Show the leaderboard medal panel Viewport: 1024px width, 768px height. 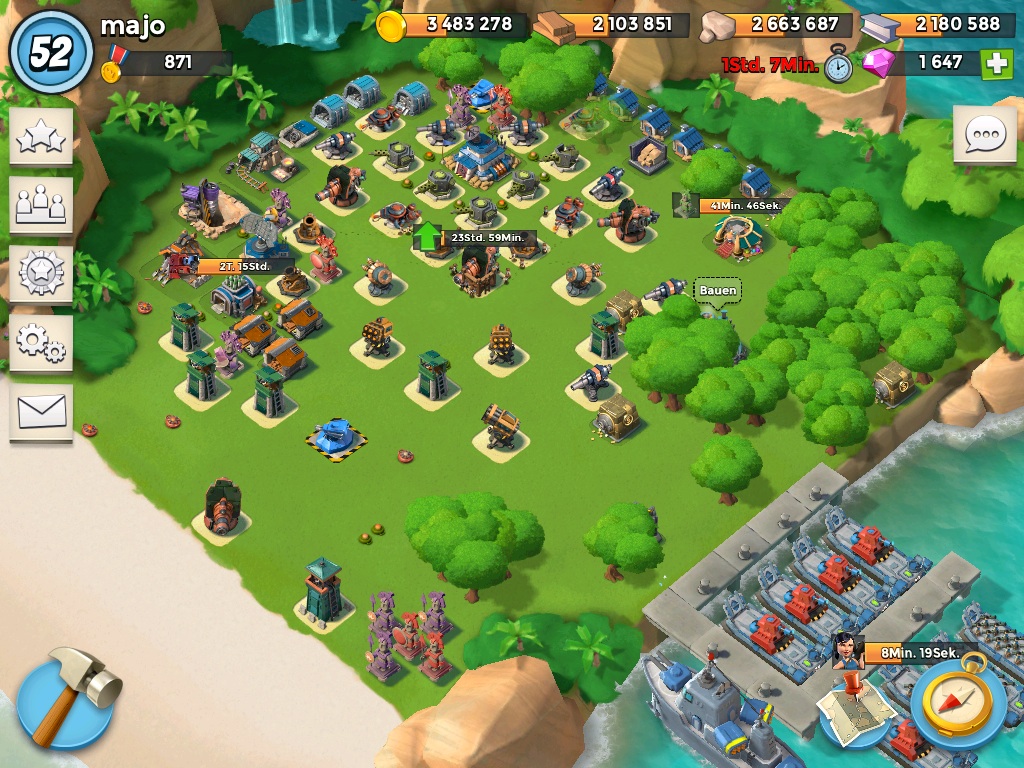(x=41, y=273)
